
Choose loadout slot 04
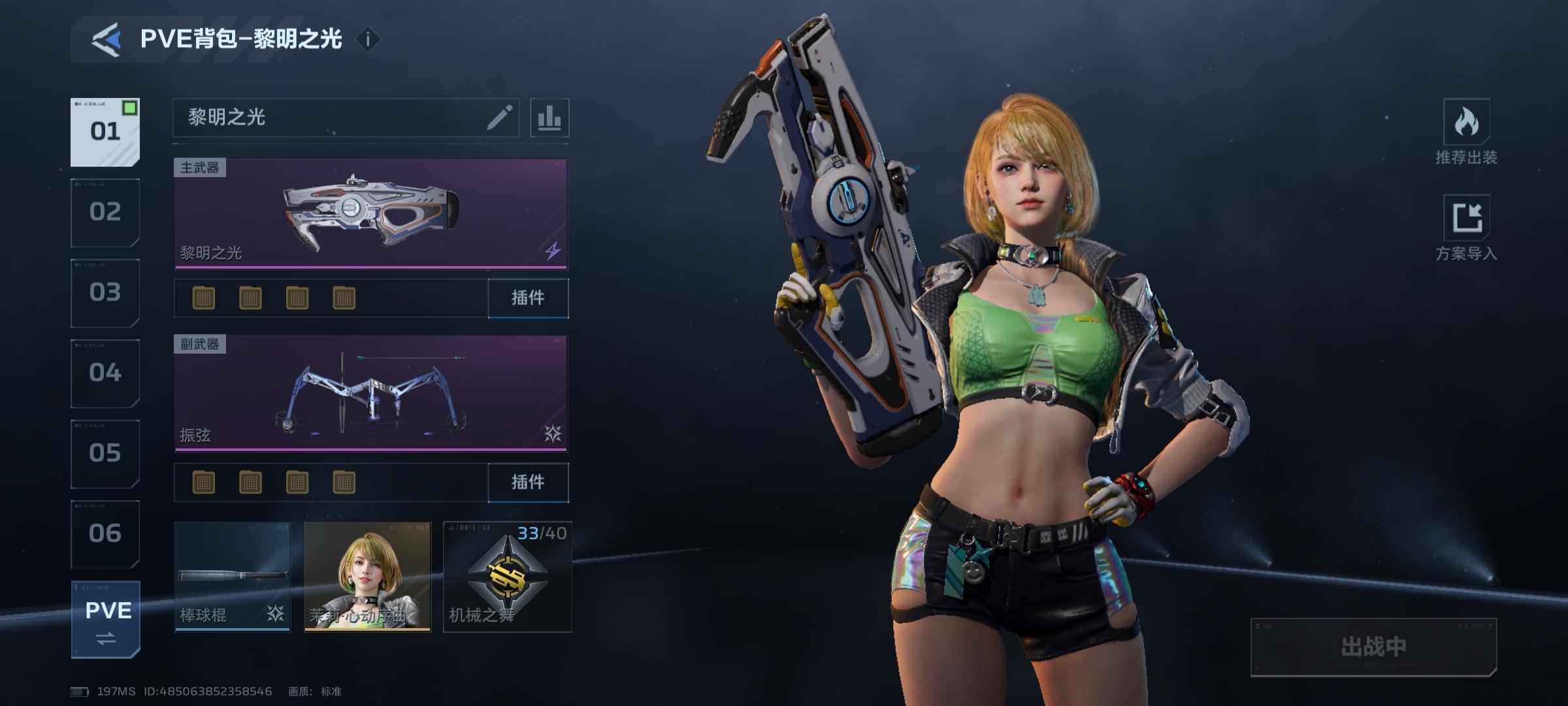pyautogui.click(x=105, y=373)
